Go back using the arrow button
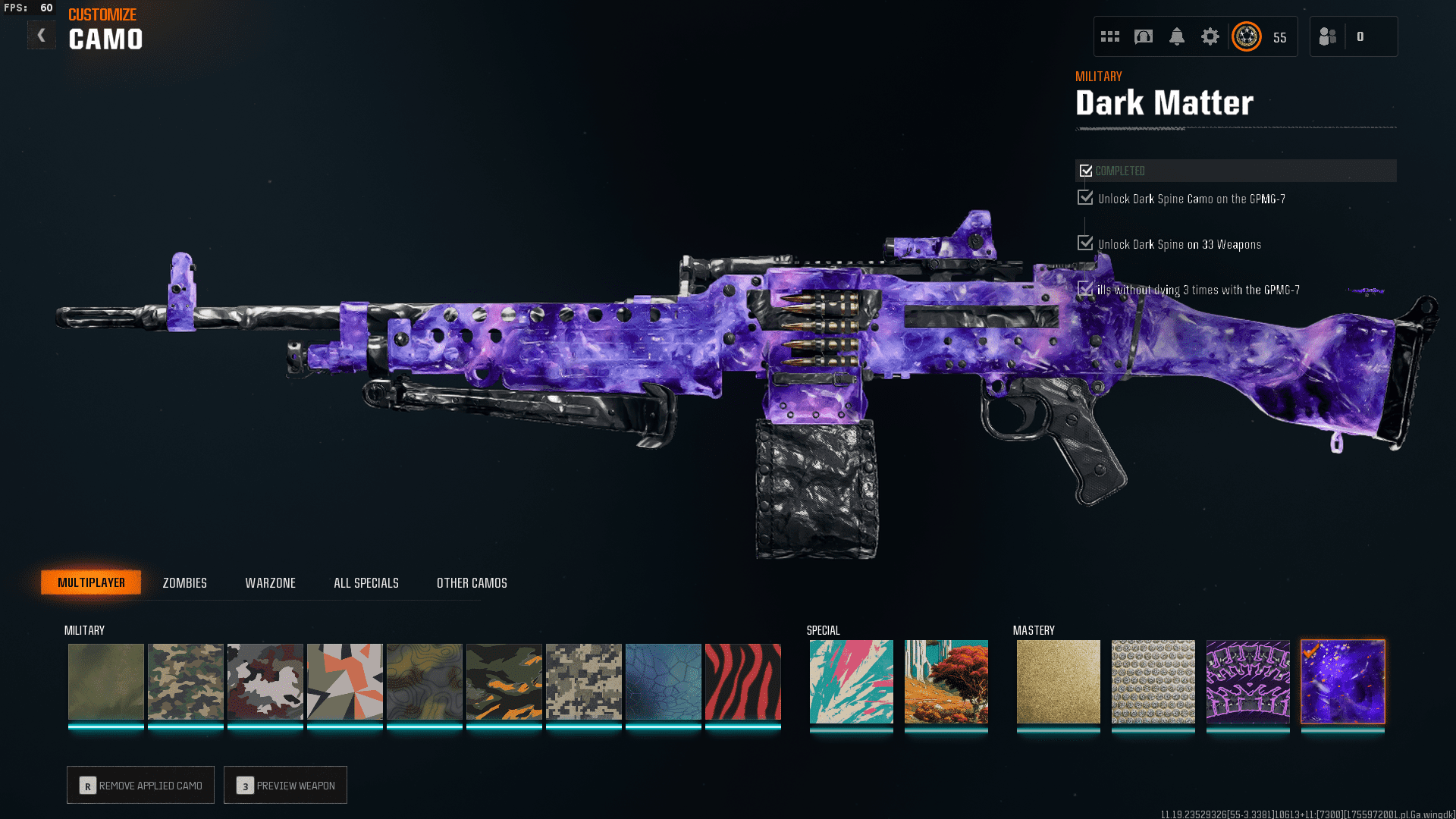Screen dimensions: 1456x819 click(x=42, y=36)
